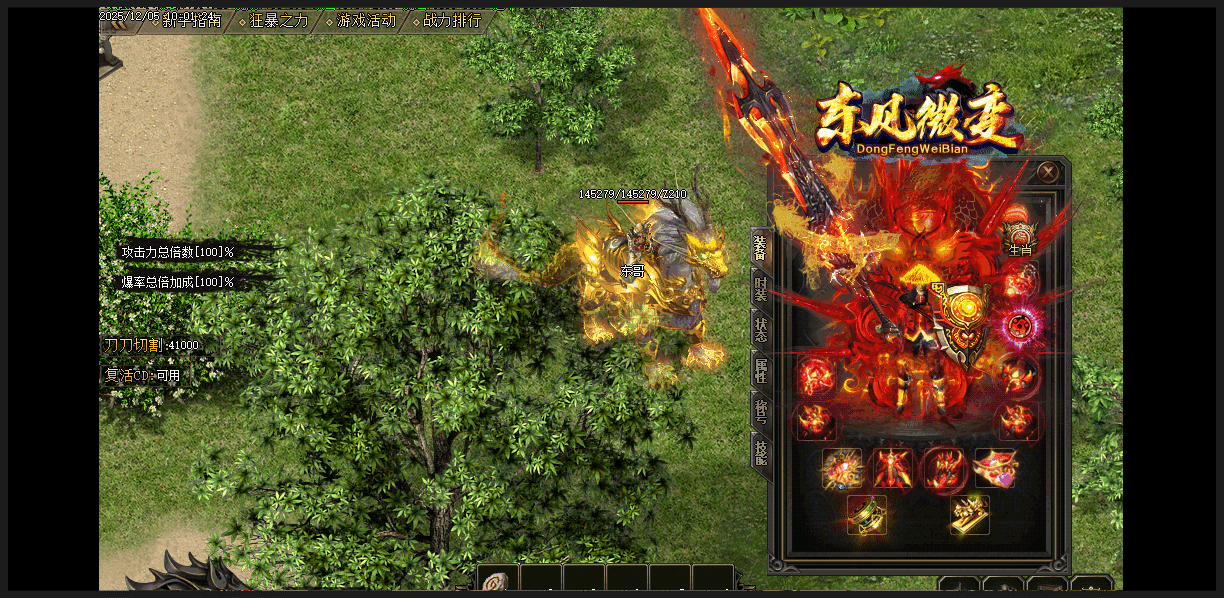This screenshot has width=1224, height=598.
Task: Switch to the 时装 fashion tab
Action: pos(761,288)
